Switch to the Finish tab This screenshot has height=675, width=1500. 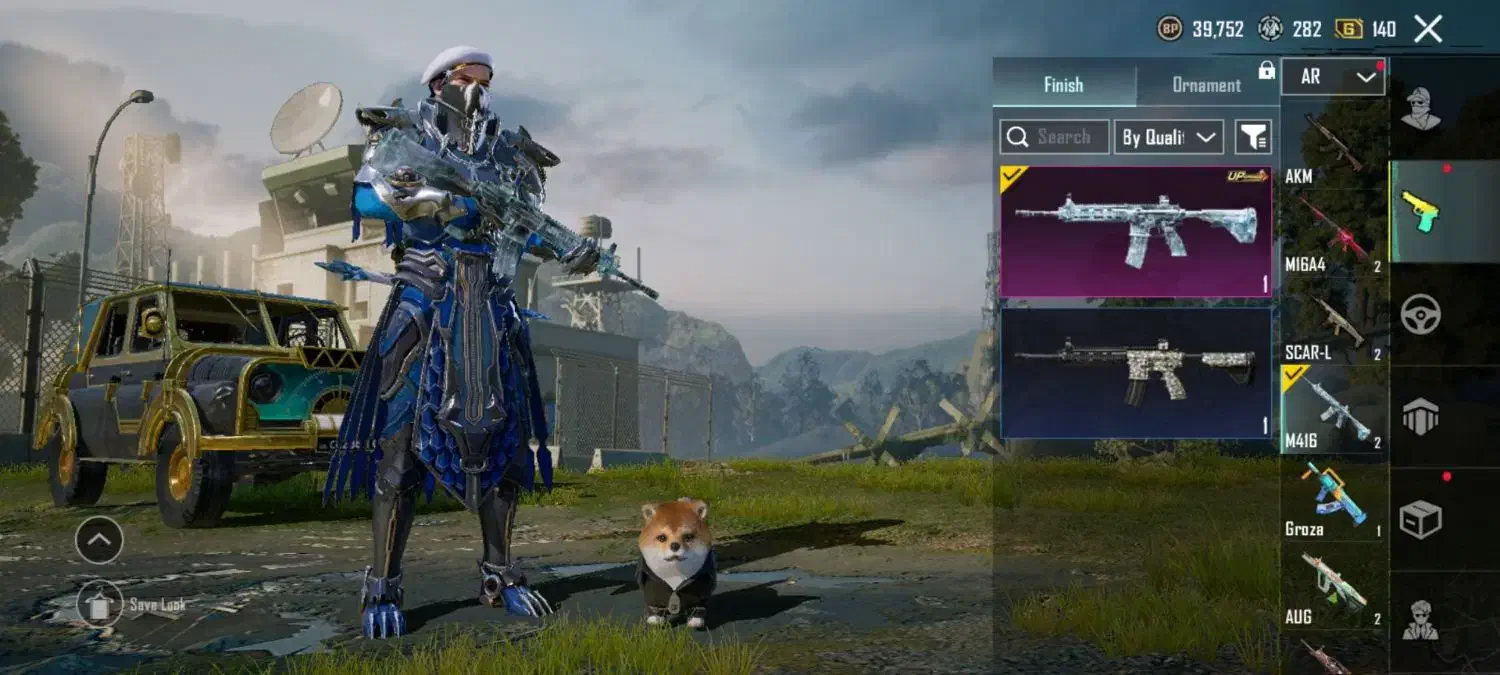point(1063,85)
